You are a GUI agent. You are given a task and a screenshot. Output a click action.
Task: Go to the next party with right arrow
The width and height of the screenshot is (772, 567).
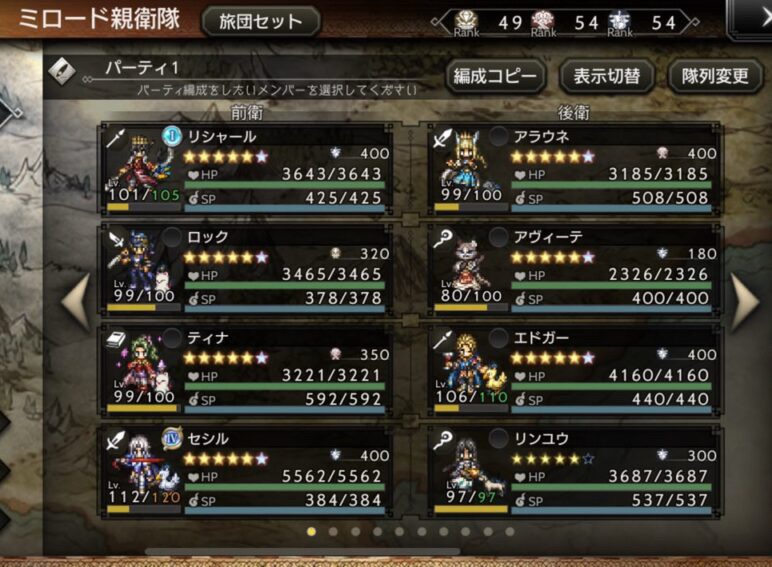[x=746, y=302]
